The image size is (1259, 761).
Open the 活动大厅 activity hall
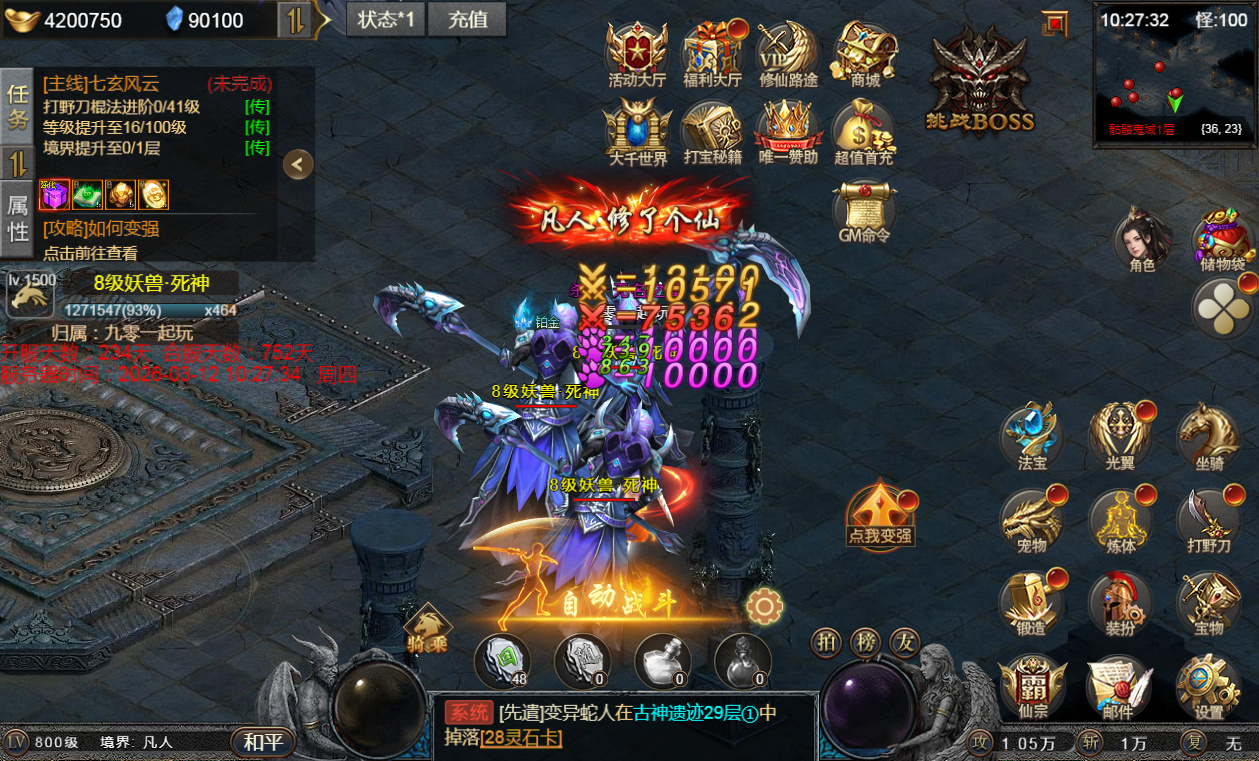[x=637, y=55]
